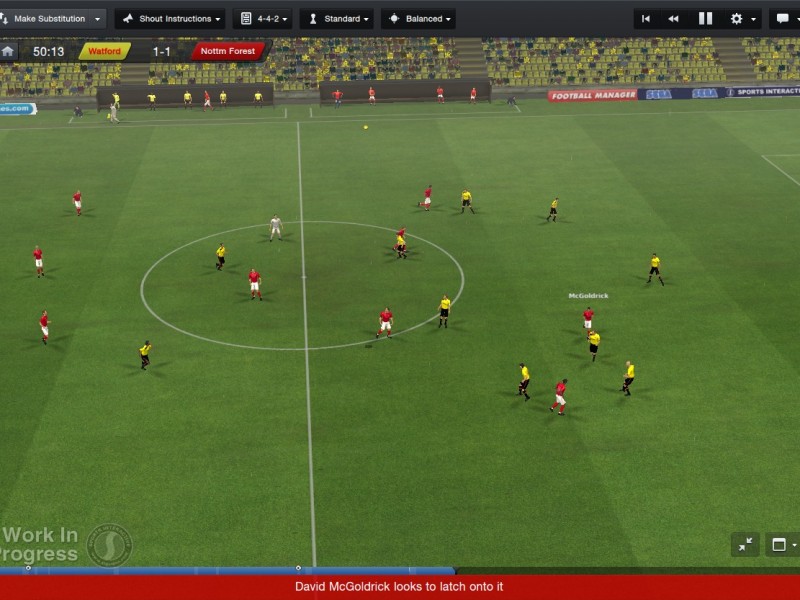Open the Make Substitution menu
Screen dimensions: 800x600
click(x=52, y=19)
